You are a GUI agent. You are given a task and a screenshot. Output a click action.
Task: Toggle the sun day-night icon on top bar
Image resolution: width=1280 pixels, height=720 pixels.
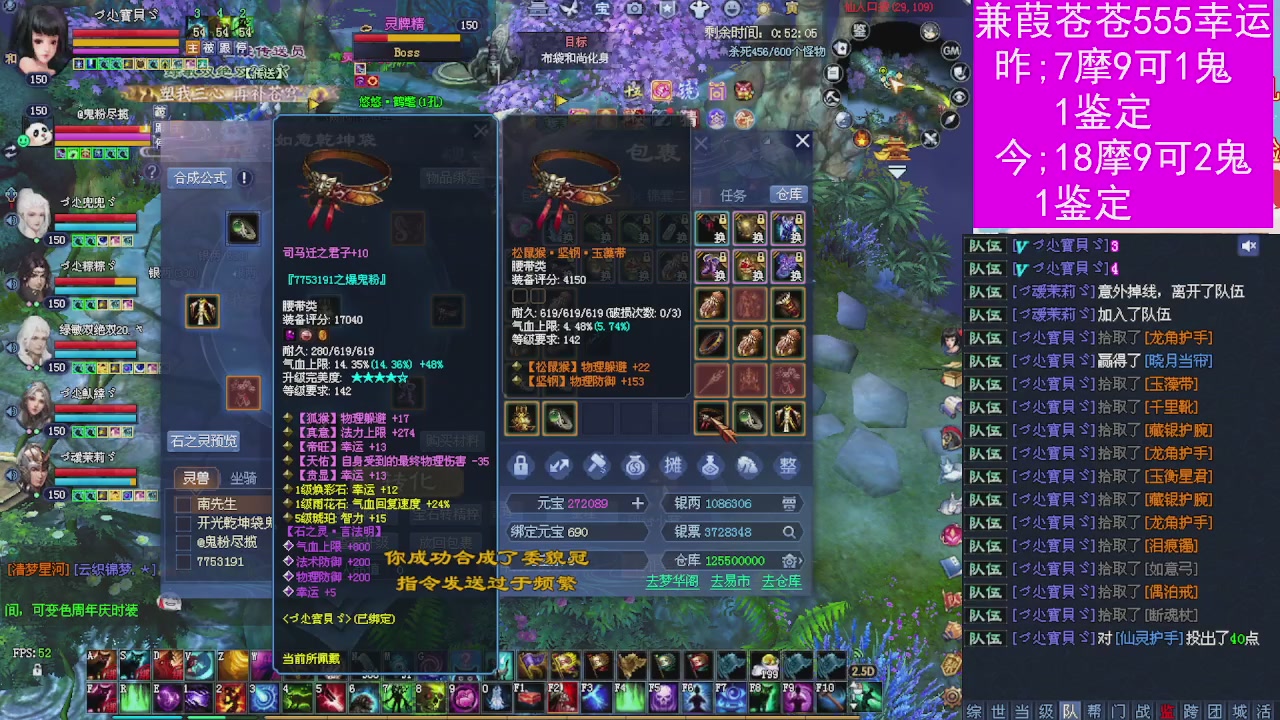click(x=764, y=9)
